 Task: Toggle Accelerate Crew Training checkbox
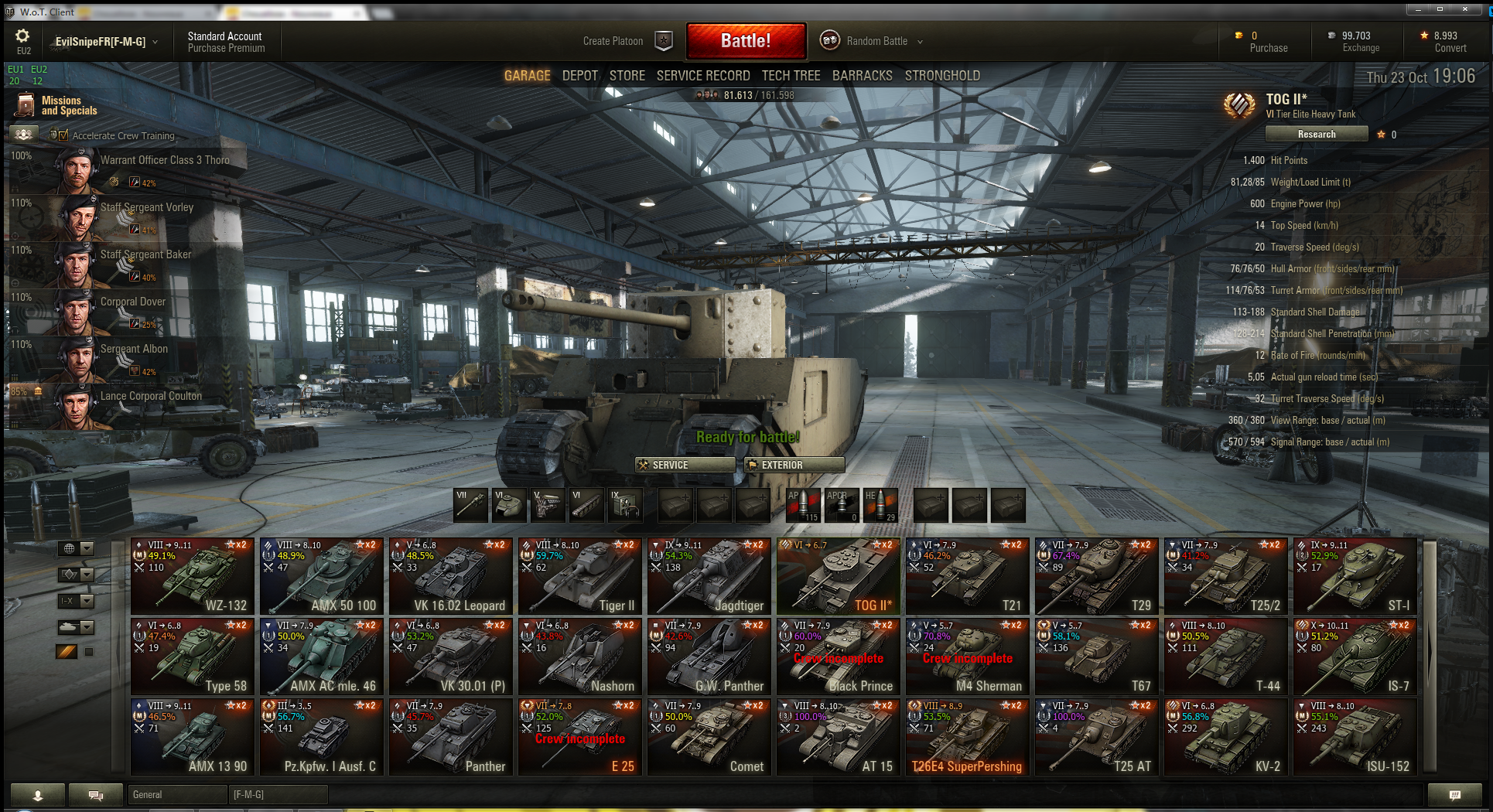(x=63, y=135)
